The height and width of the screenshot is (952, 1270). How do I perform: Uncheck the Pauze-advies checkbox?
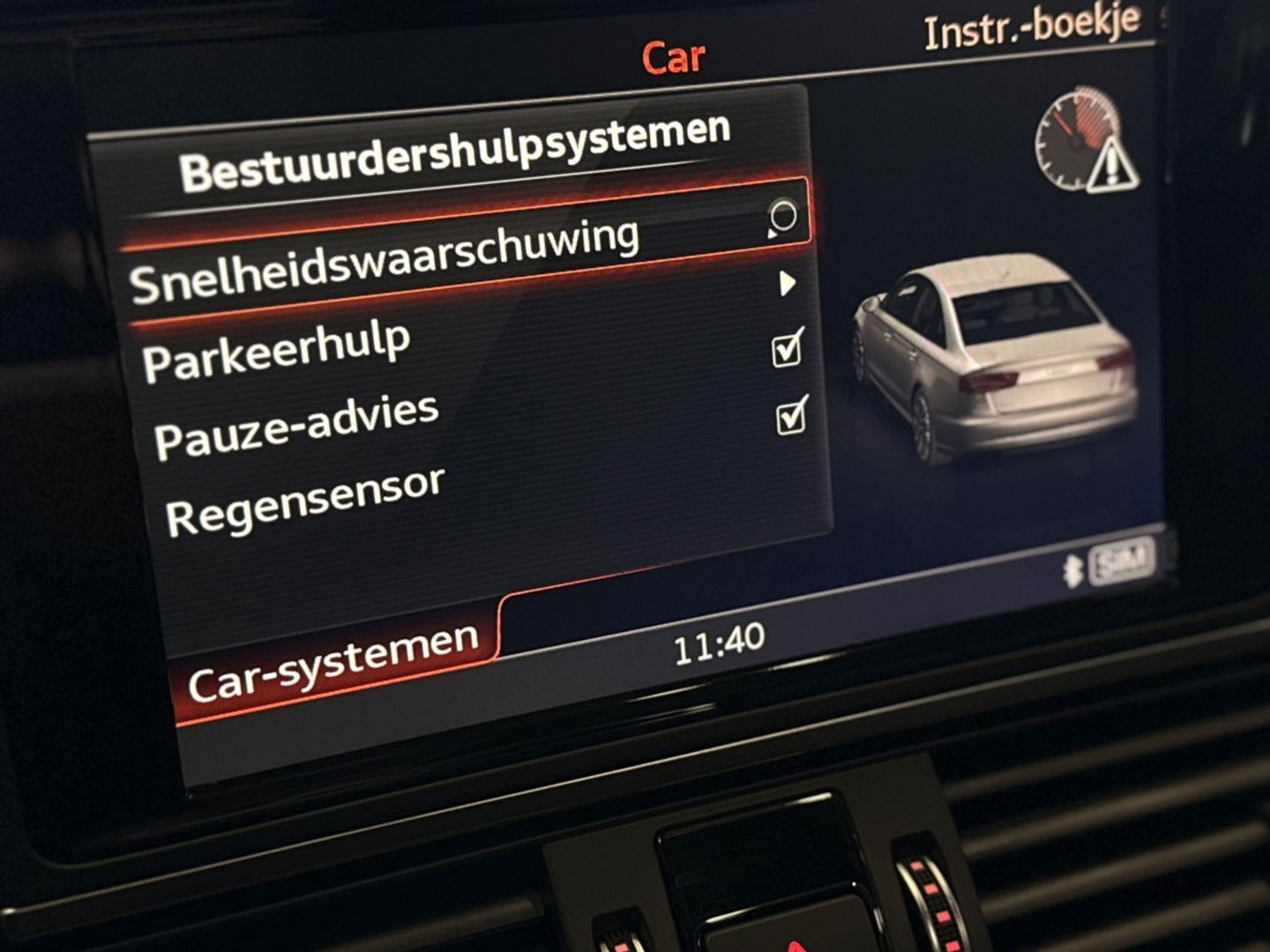click(x=793, y=416)
